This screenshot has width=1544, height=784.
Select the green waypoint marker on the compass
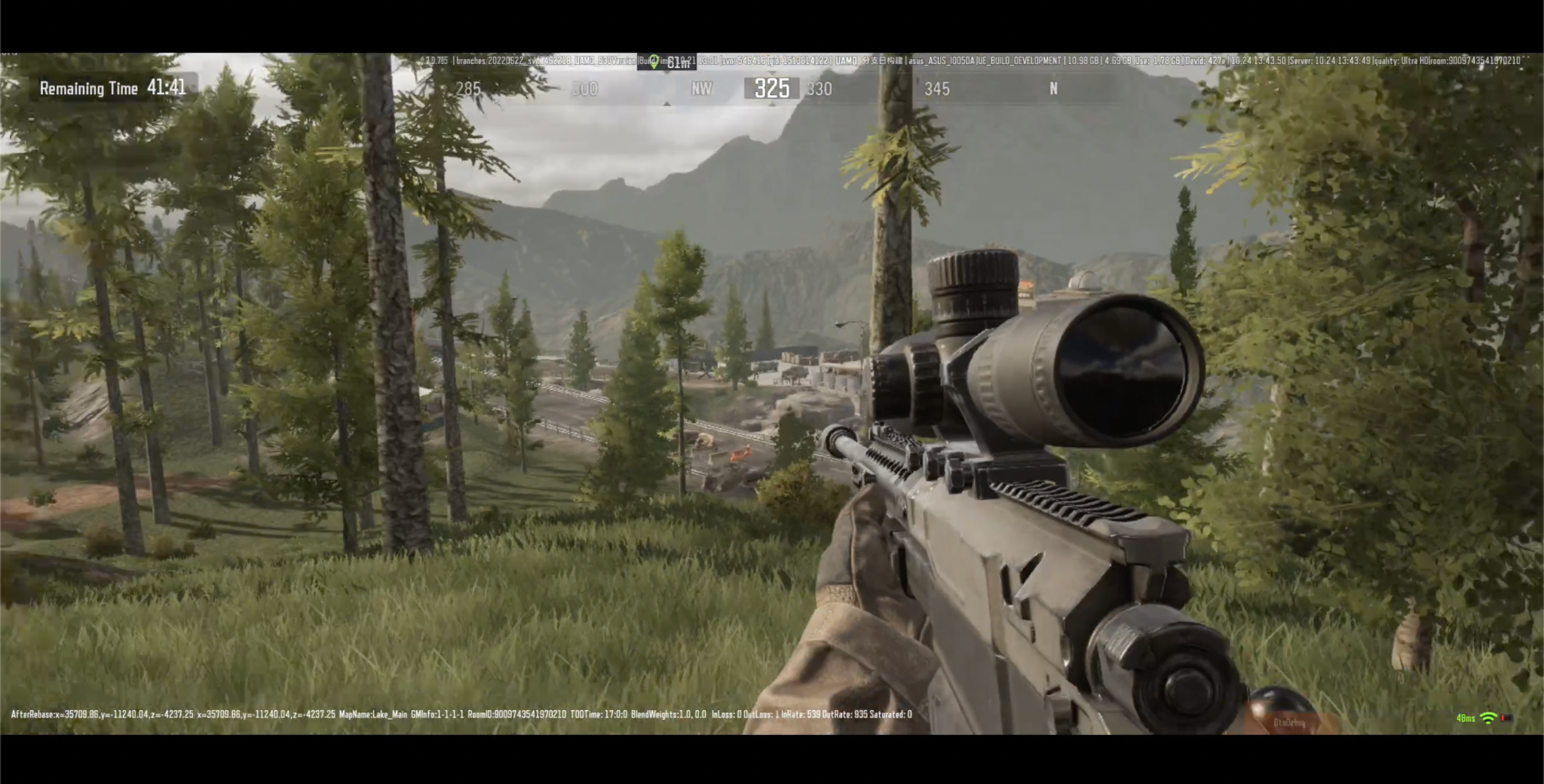[x=654, y=61]
